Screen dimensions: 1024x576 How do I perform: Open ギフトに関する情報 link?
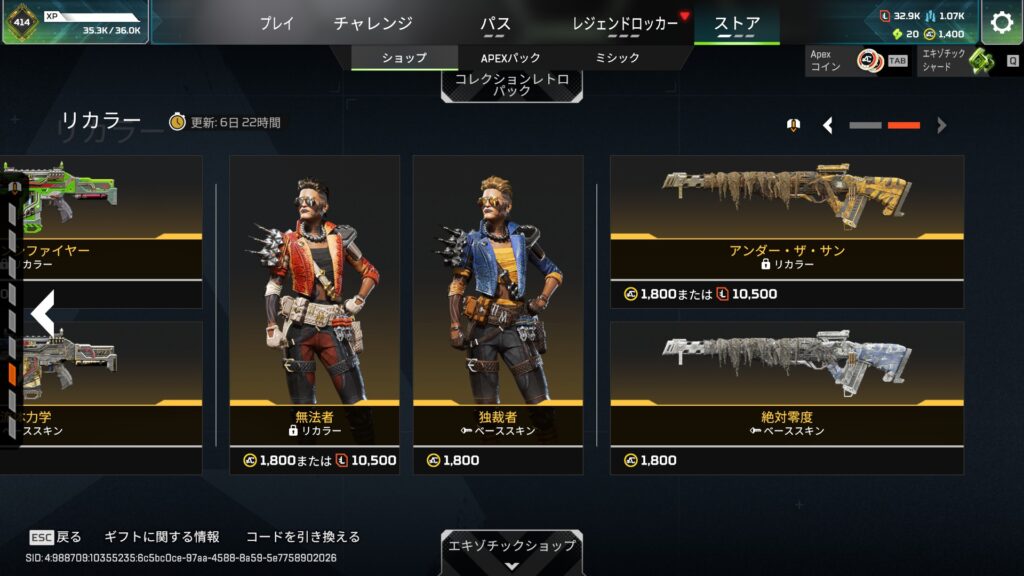161,537
